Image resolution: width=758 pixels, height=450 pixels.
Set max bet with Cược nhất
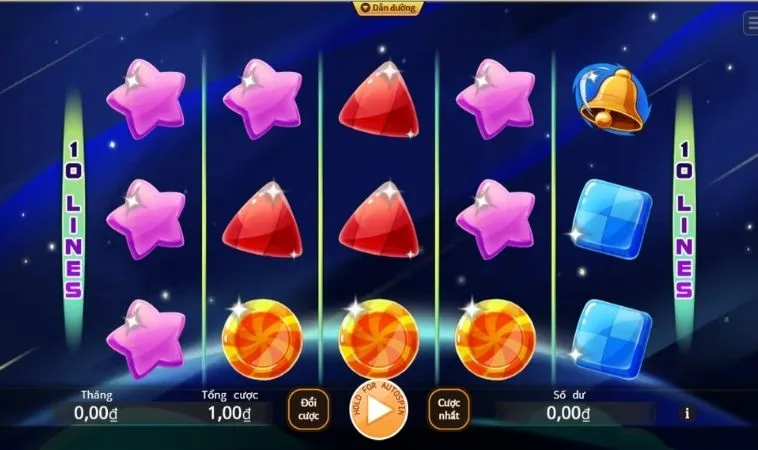coord(449,408)
